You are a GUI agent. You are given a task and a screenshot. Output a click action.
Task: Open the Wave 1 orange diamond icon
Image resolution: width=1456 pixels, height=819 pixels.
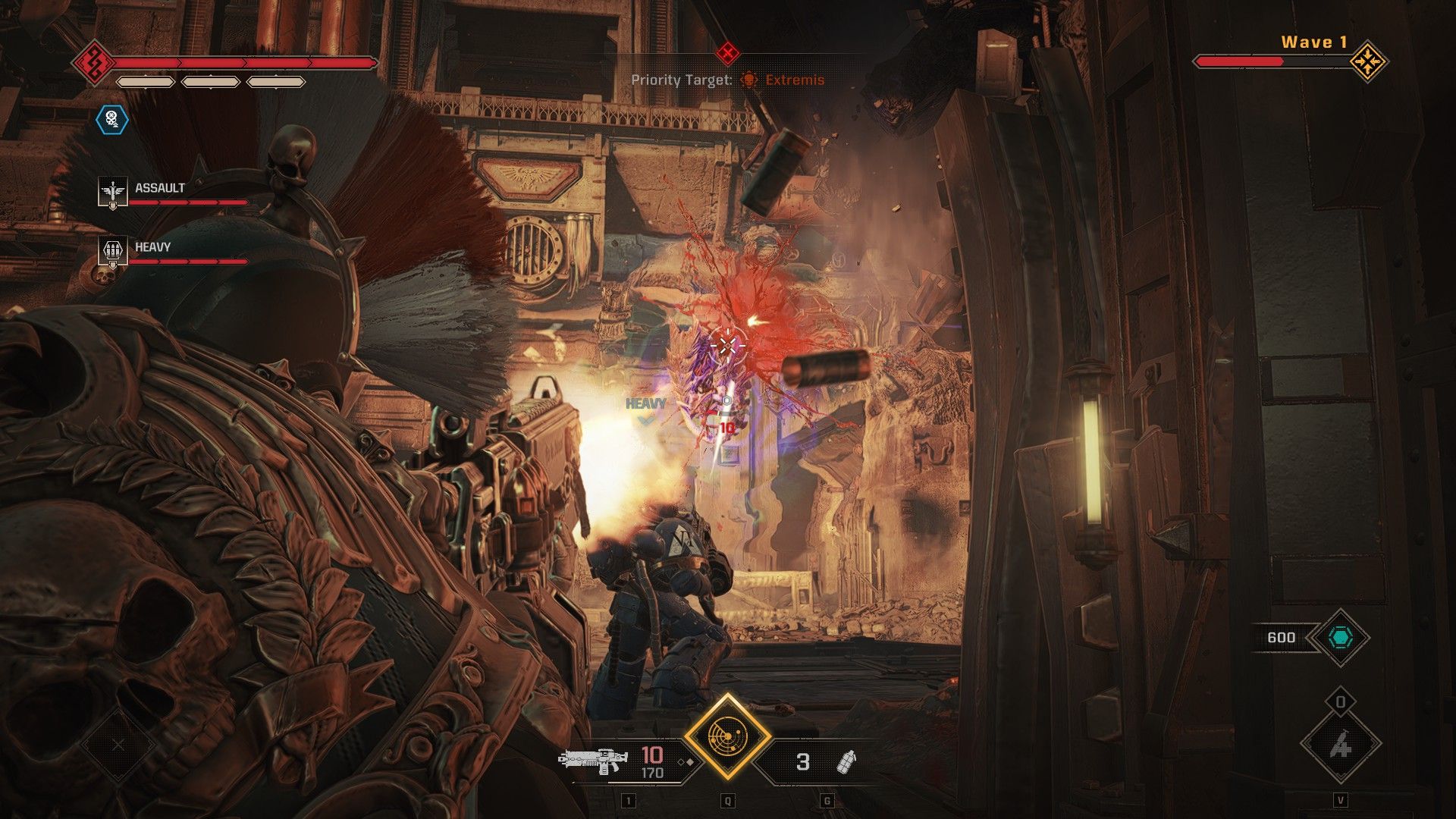pos(1368,61)
